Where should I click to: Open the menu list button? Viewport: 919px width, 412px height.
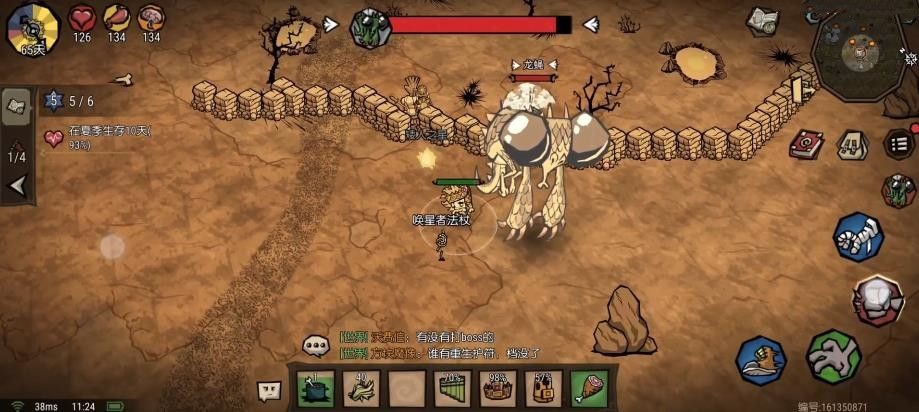pos(900,143)
